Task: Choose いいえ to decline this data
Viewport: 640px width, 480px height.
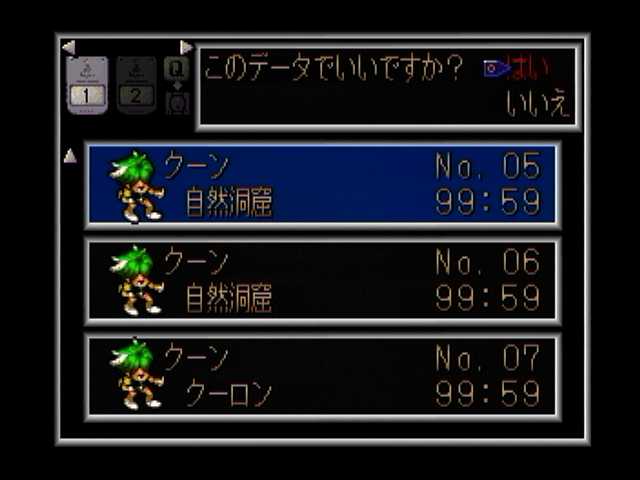Action: tap(538, 104)
